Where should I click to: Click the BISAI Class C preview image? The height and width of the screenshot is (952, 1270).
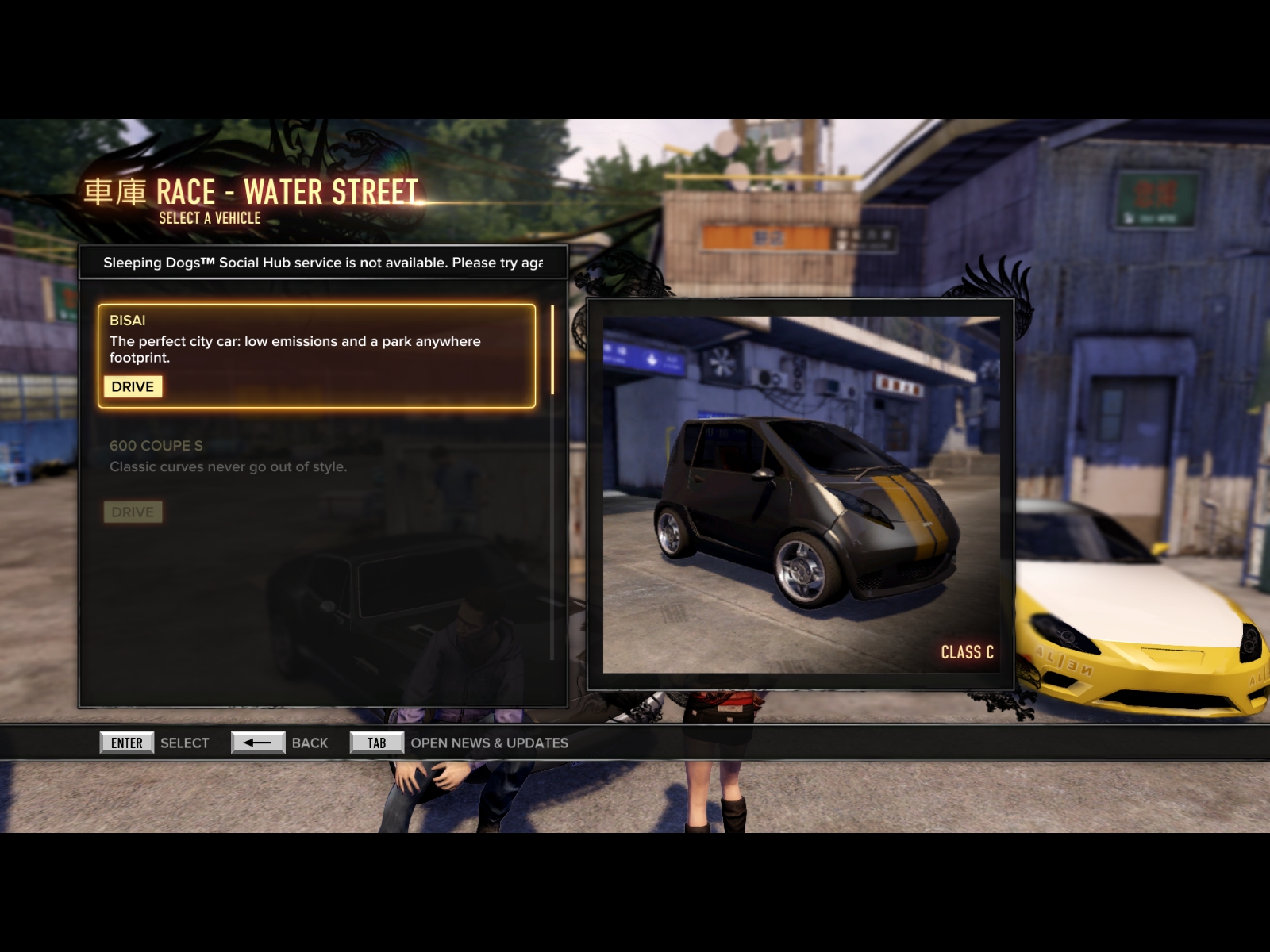(x=800, y=494)
